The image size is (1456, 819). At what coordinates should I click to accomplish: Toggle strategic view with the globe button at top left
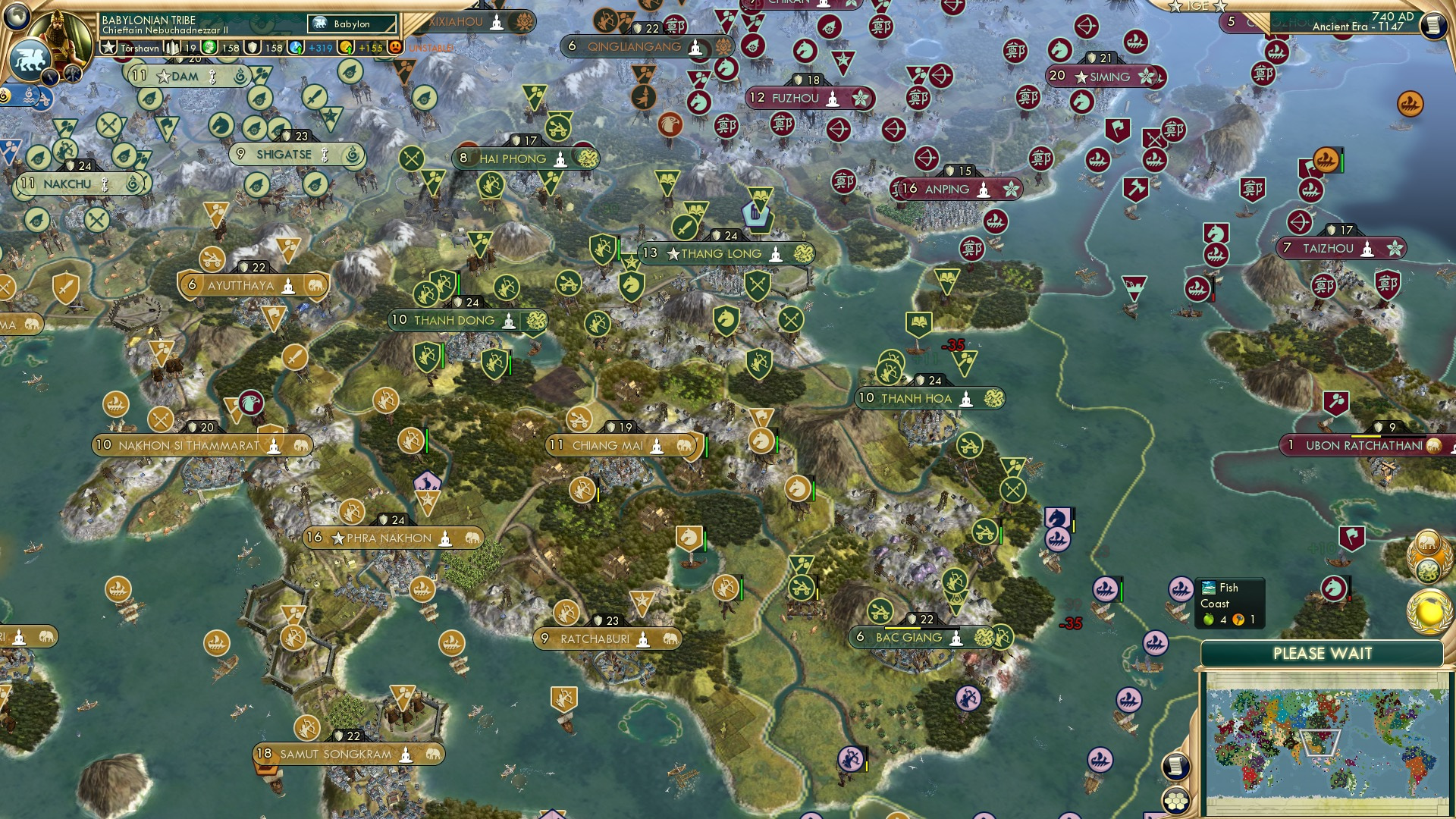tap(17, 17)
